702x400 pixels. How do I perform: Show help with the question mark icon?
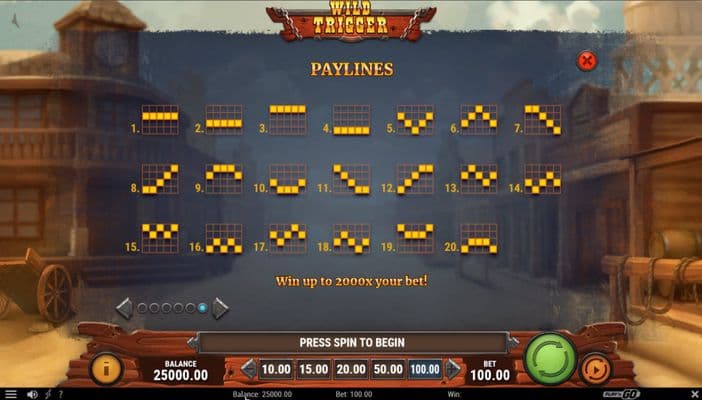60,394
